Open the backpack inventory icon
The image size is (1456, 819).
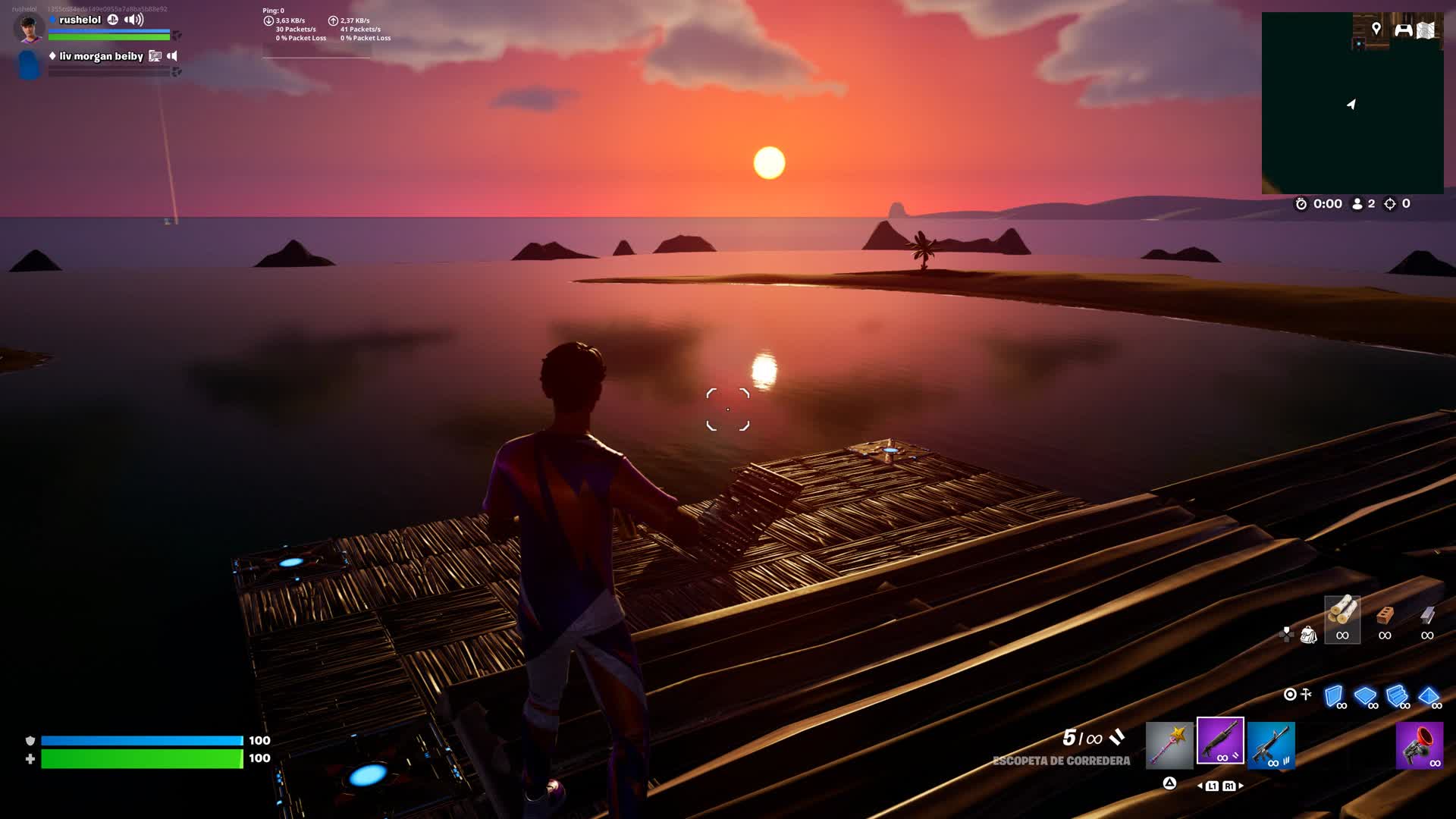coord(1308,635)
